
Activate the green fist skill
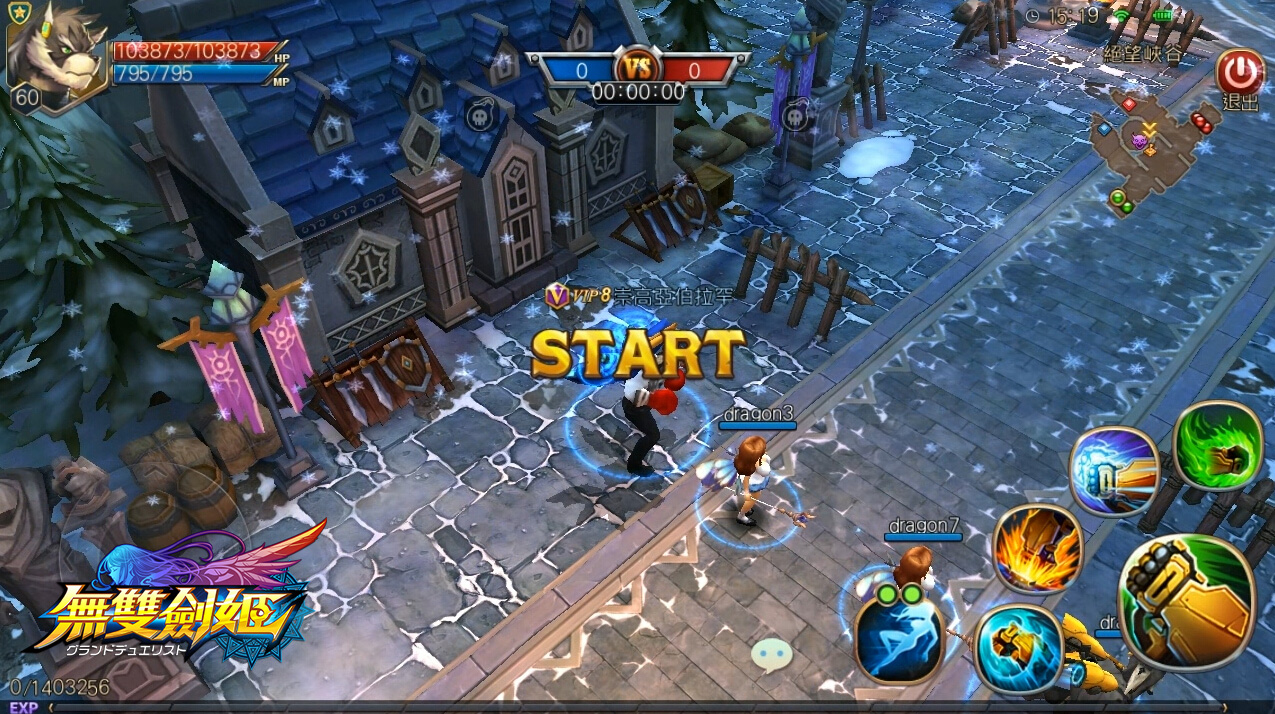coord(1218,446)
